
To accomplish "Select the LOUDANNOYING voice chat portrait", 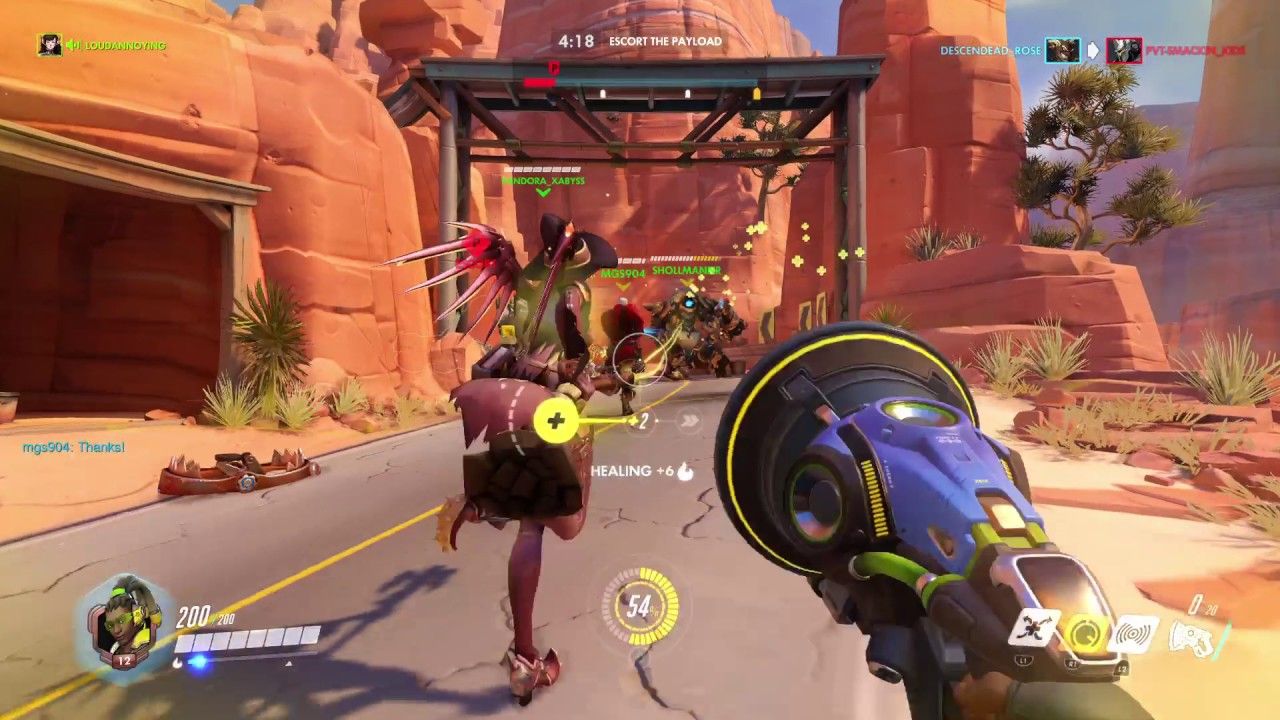I will point(50,45).
